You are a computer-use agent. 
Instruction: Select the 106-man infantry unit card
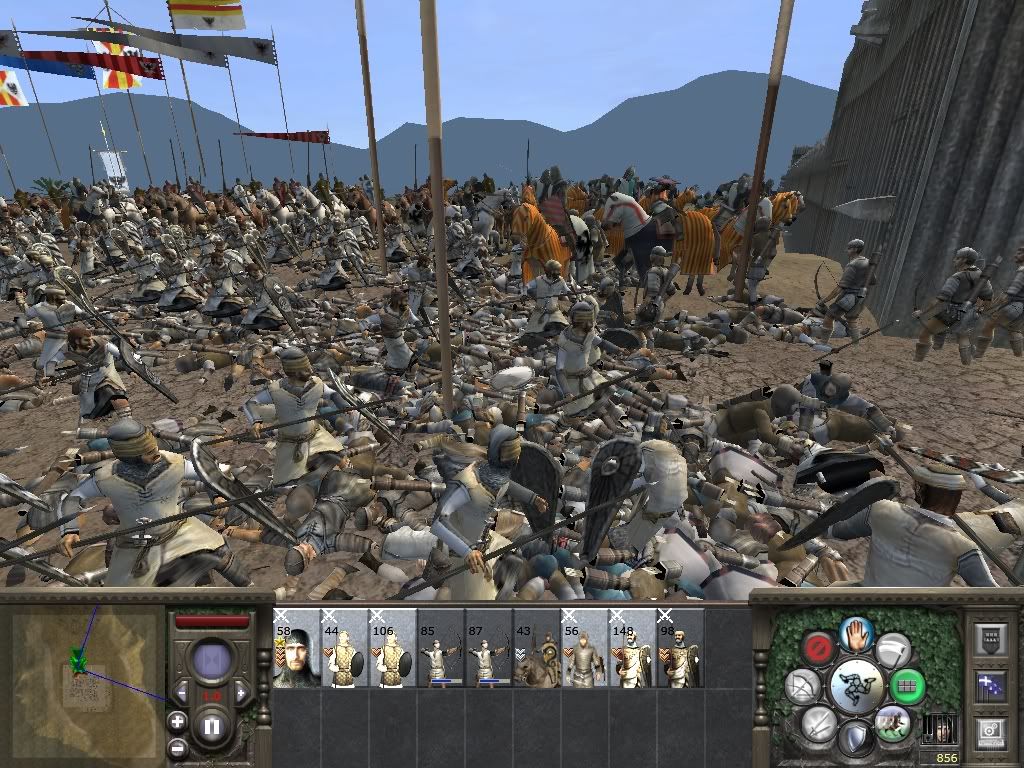(392, 648)
